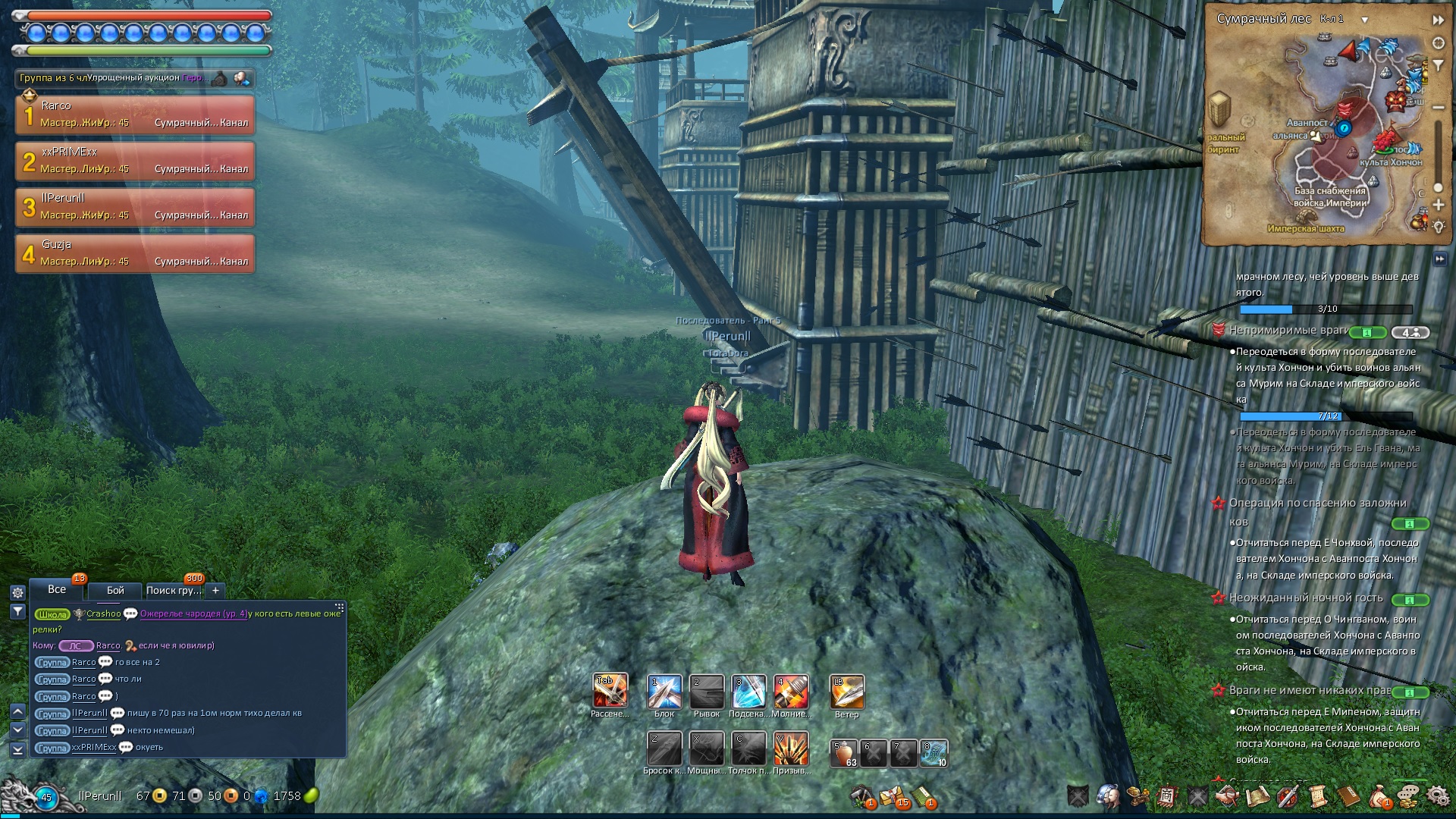1456x819 pixels.
Task: Trigger the Ветер skill icon
Action: coord(847,691)
